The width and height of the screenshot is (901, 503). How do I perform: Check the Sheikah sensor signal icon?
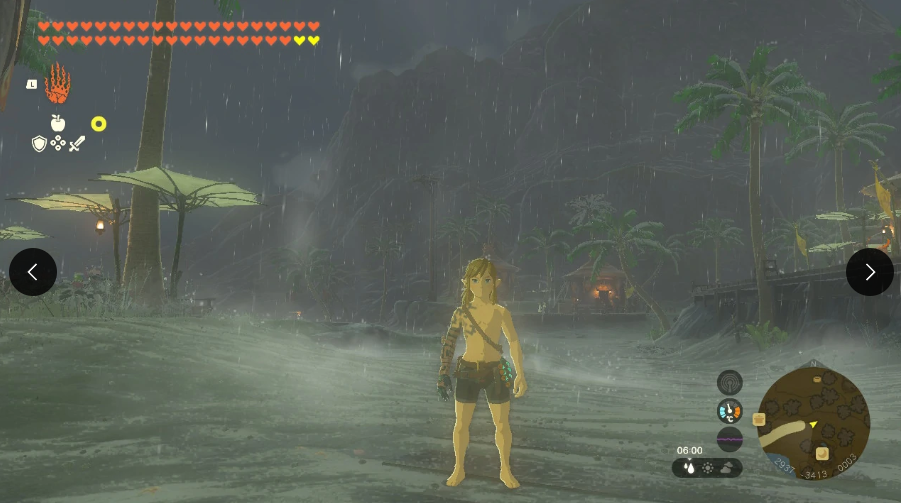[x=730, y=382]
